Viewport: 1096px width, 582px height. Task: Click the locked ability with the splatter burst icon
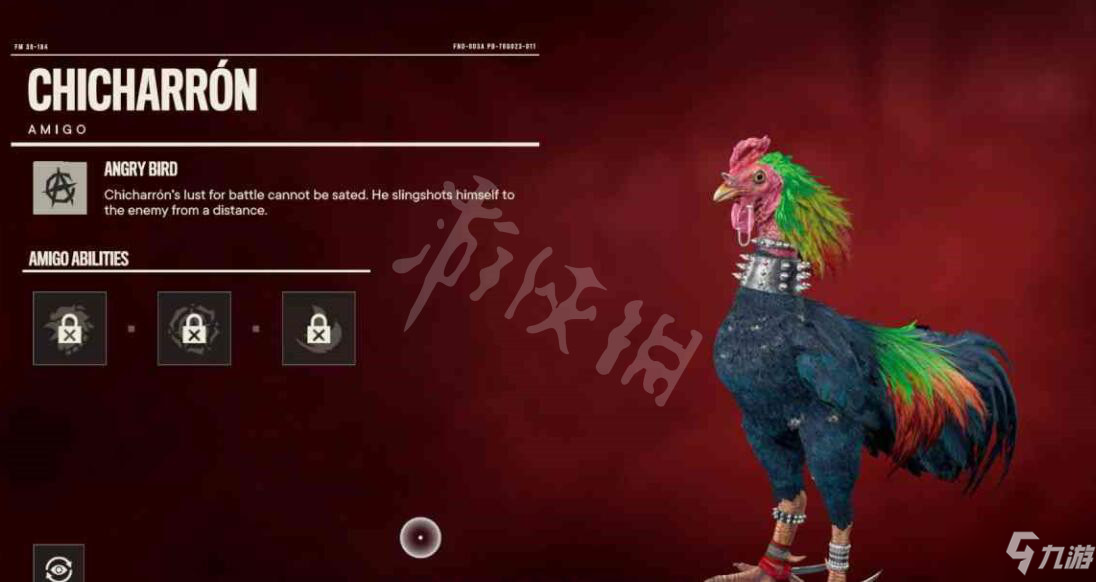(x=69, y=328)
